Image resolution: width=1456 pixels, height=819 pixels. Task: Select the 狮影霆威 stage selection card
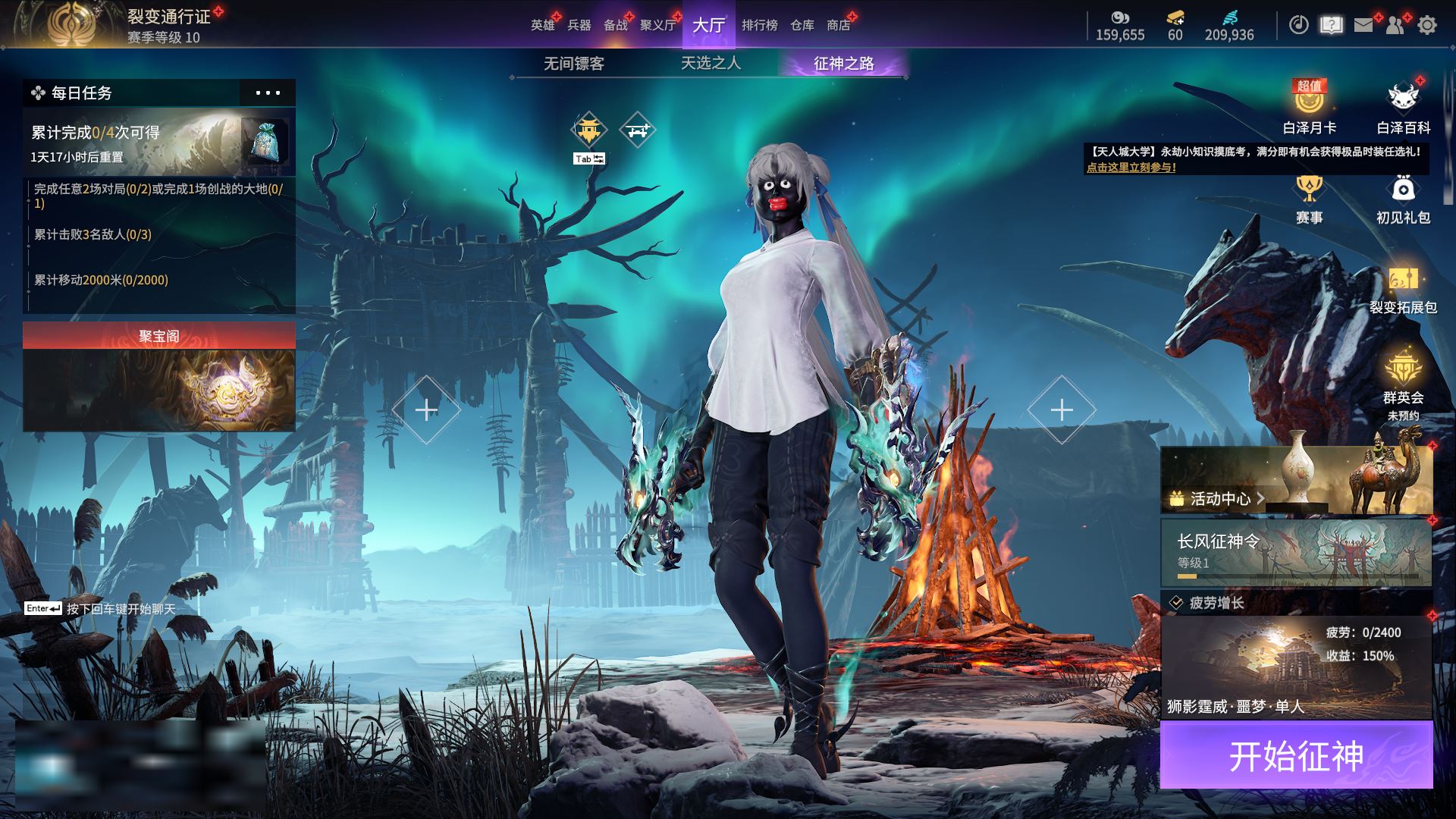[x=1296, y=667]
